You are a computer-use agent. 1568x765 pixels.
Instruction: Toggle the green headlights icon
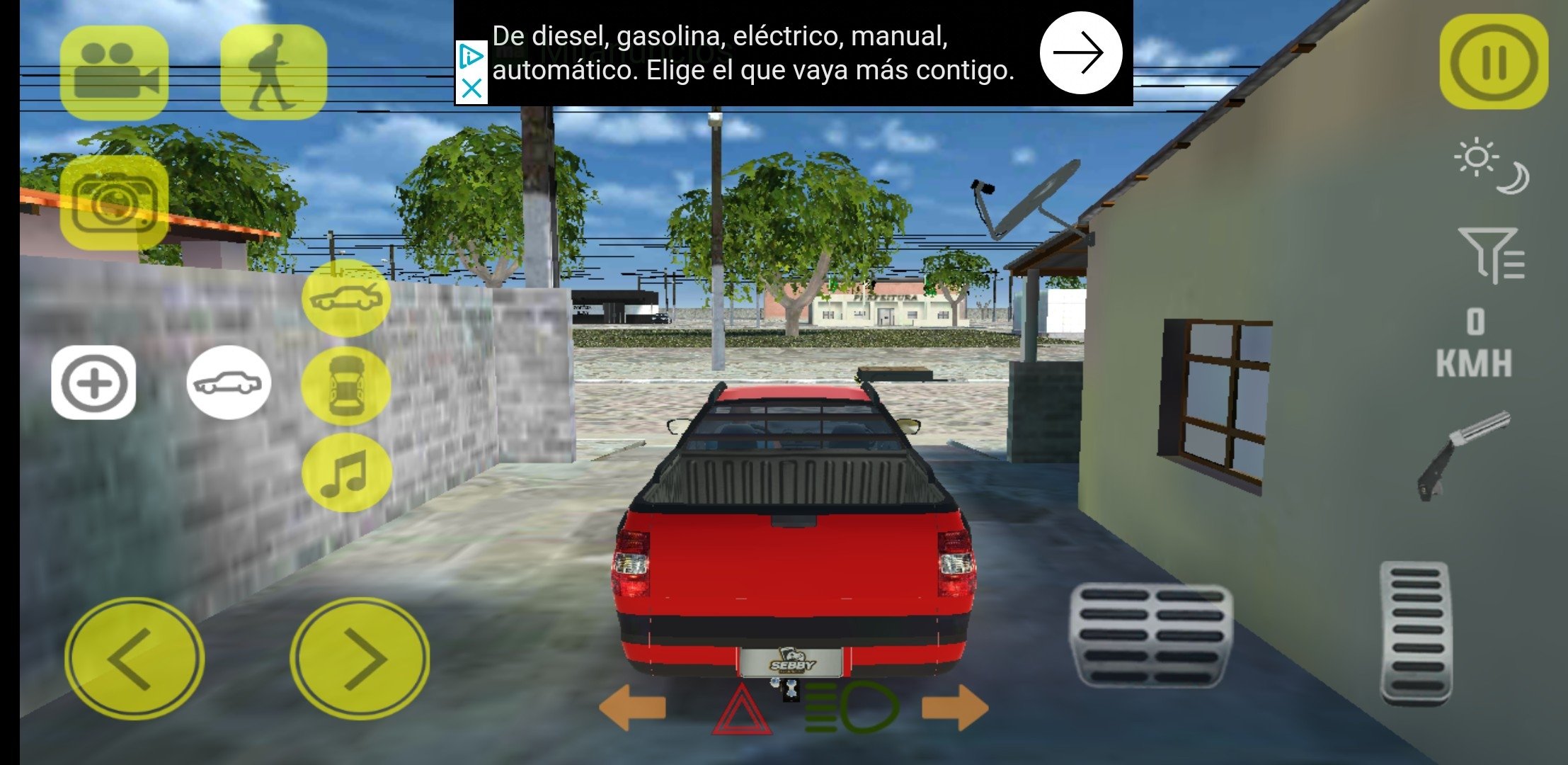pos(852,707)
